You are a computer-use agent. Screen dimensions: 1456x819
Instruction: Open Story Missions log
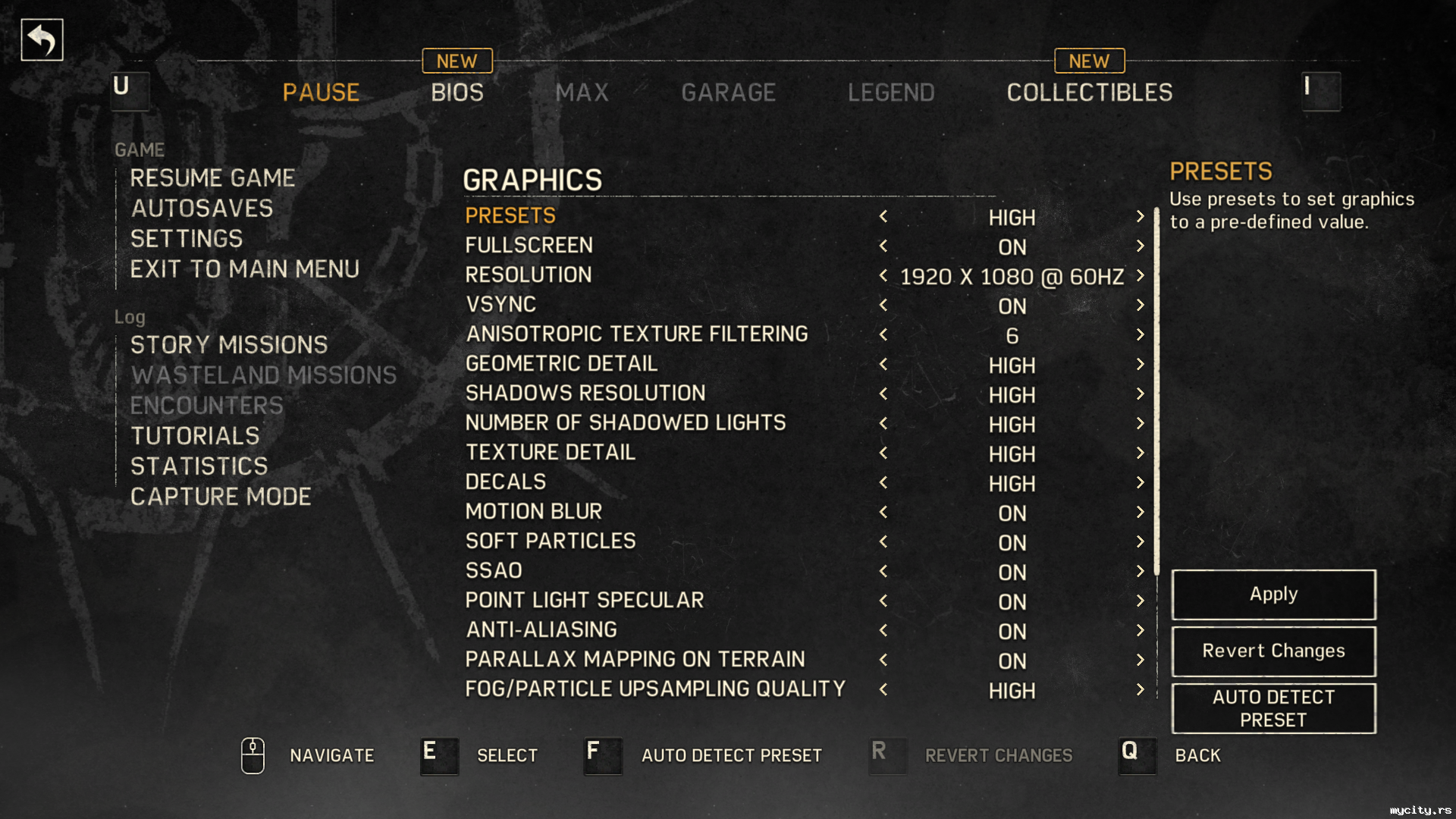tap(229, 345)
